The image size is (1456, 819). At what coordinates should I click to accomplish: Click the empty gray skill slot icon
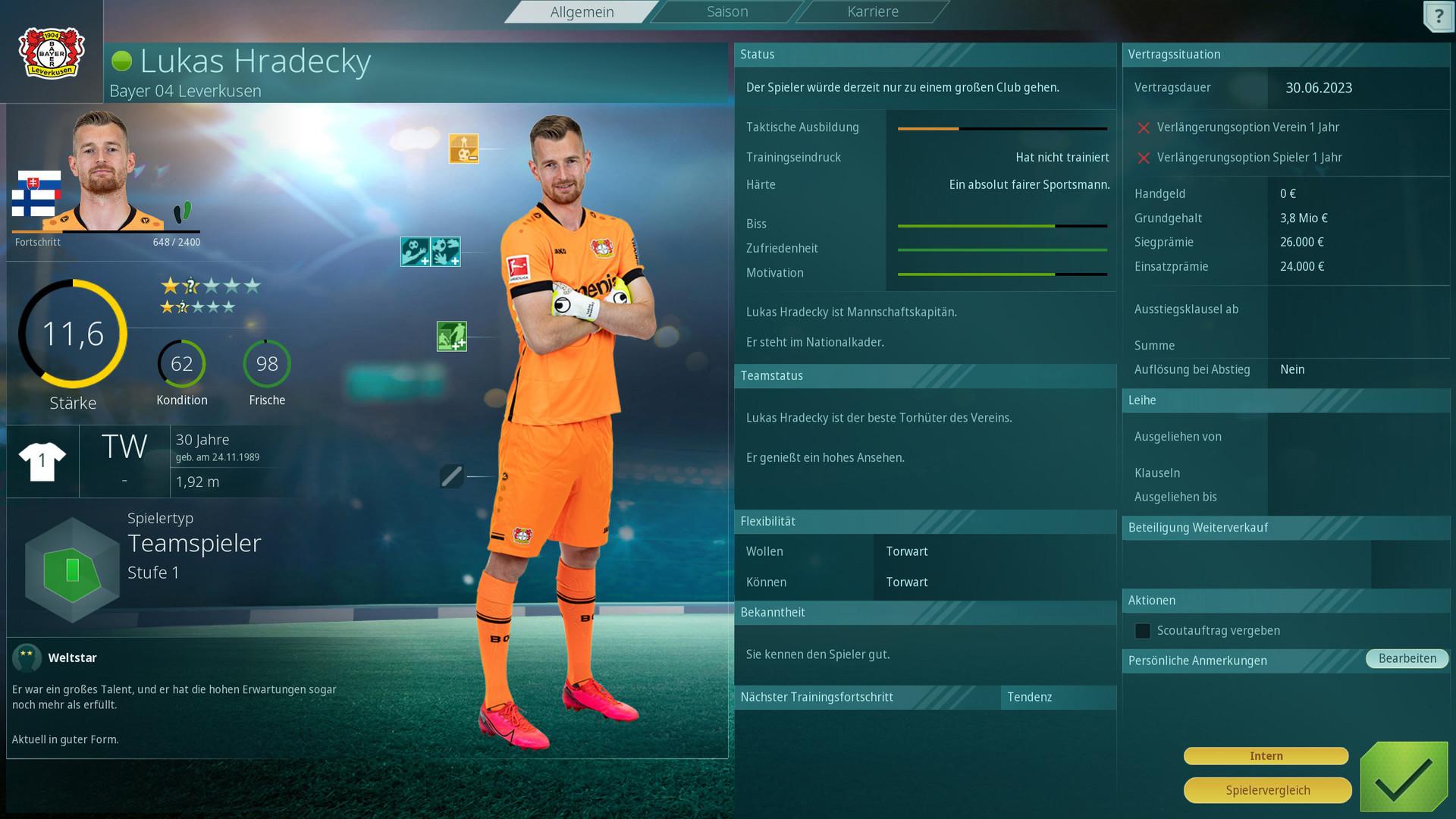(451, 476)
